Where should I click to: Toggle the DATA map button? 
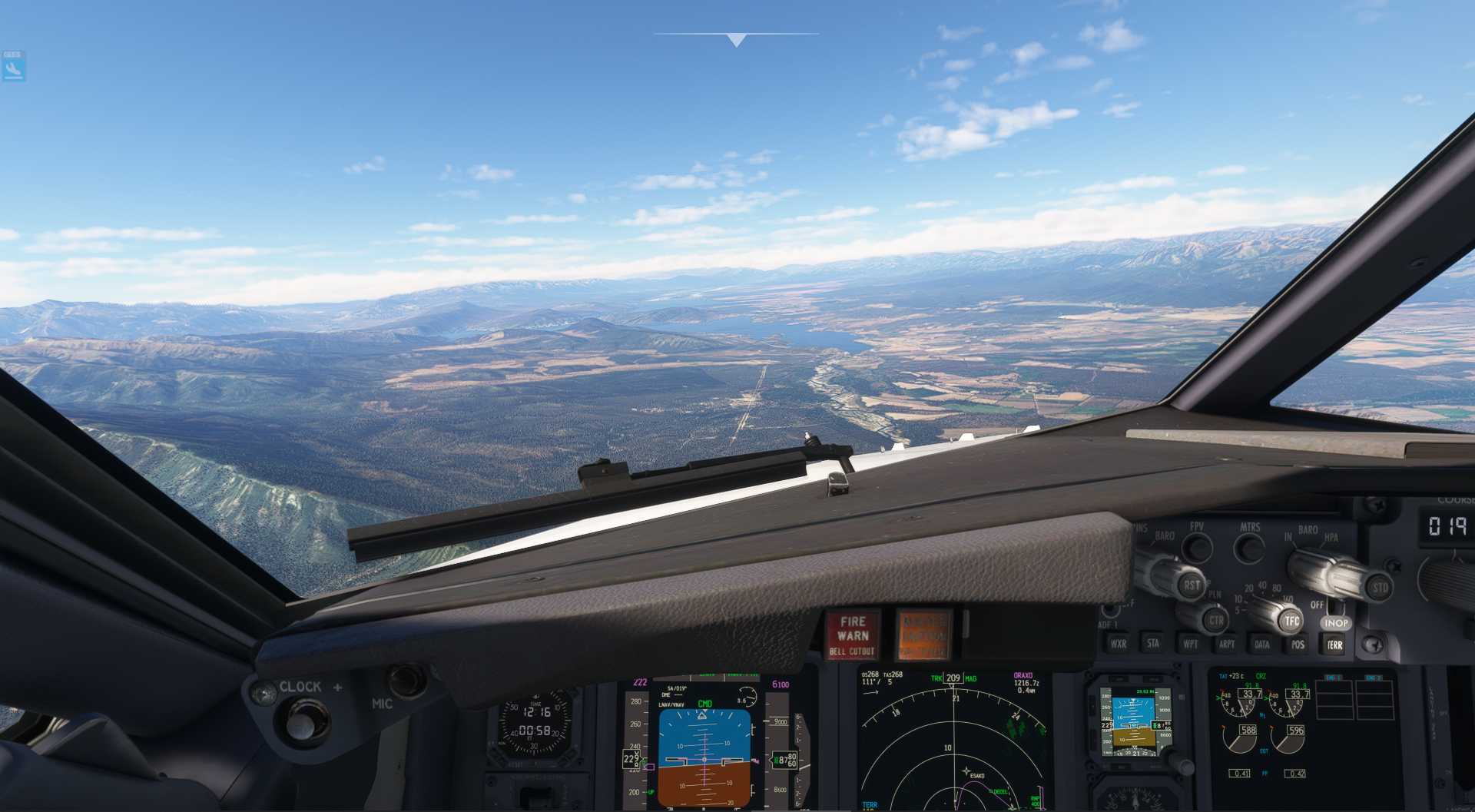point(1262,645)
